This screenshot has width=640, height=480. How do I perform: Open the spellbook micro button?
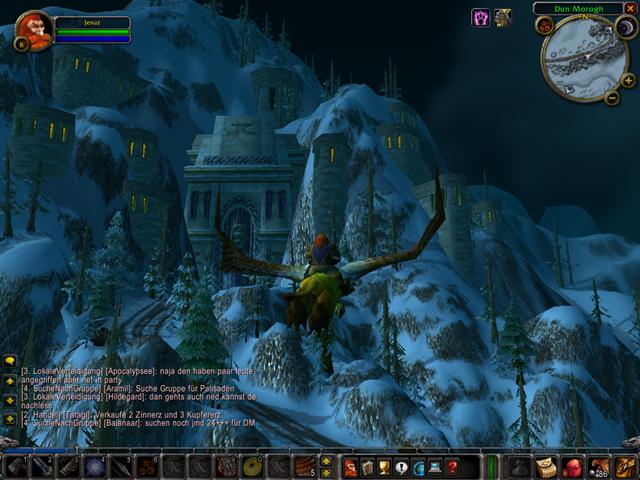(367, 467)
